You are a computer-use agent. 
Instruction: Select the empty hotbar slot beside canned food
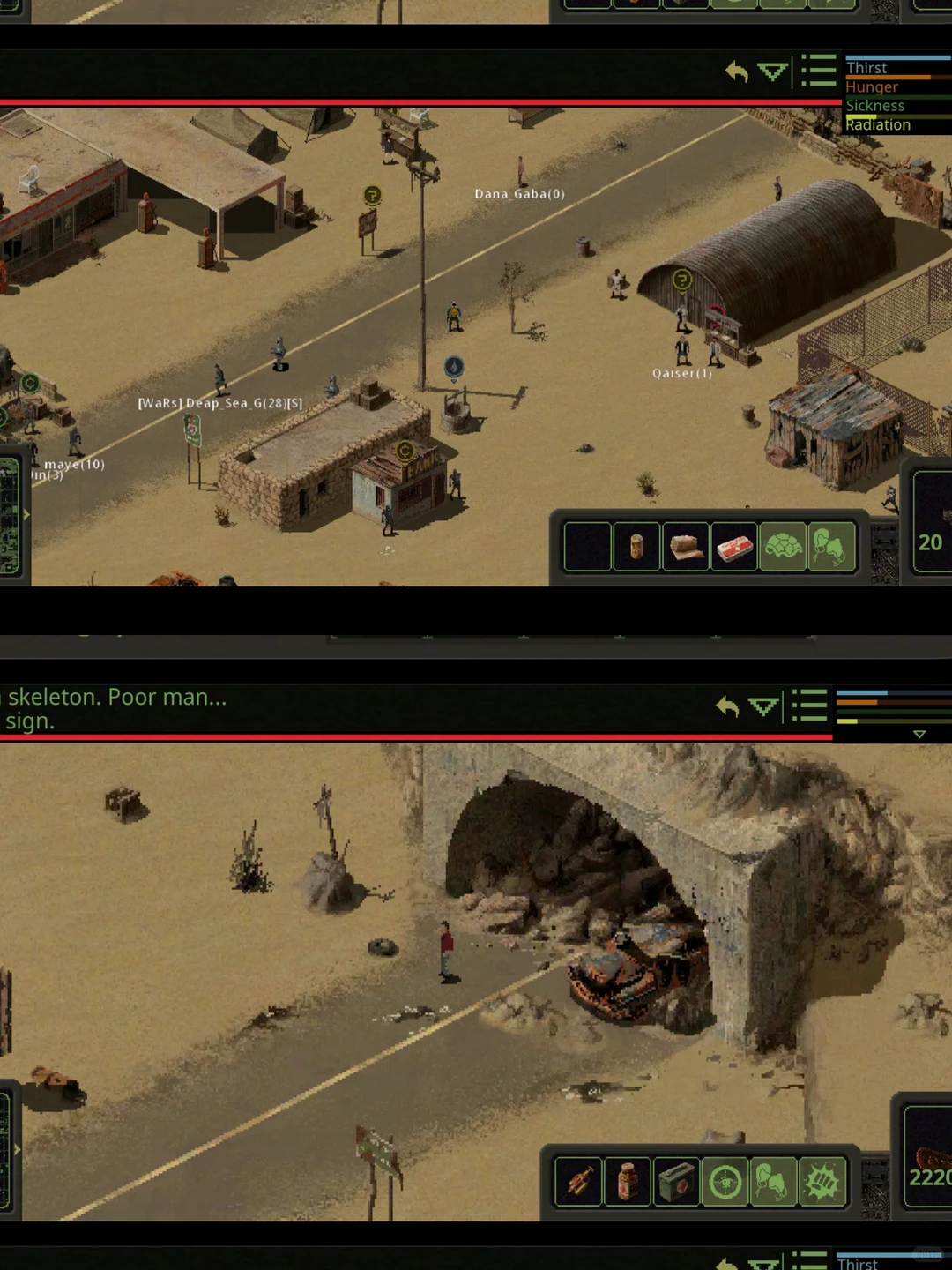[587, 548]
